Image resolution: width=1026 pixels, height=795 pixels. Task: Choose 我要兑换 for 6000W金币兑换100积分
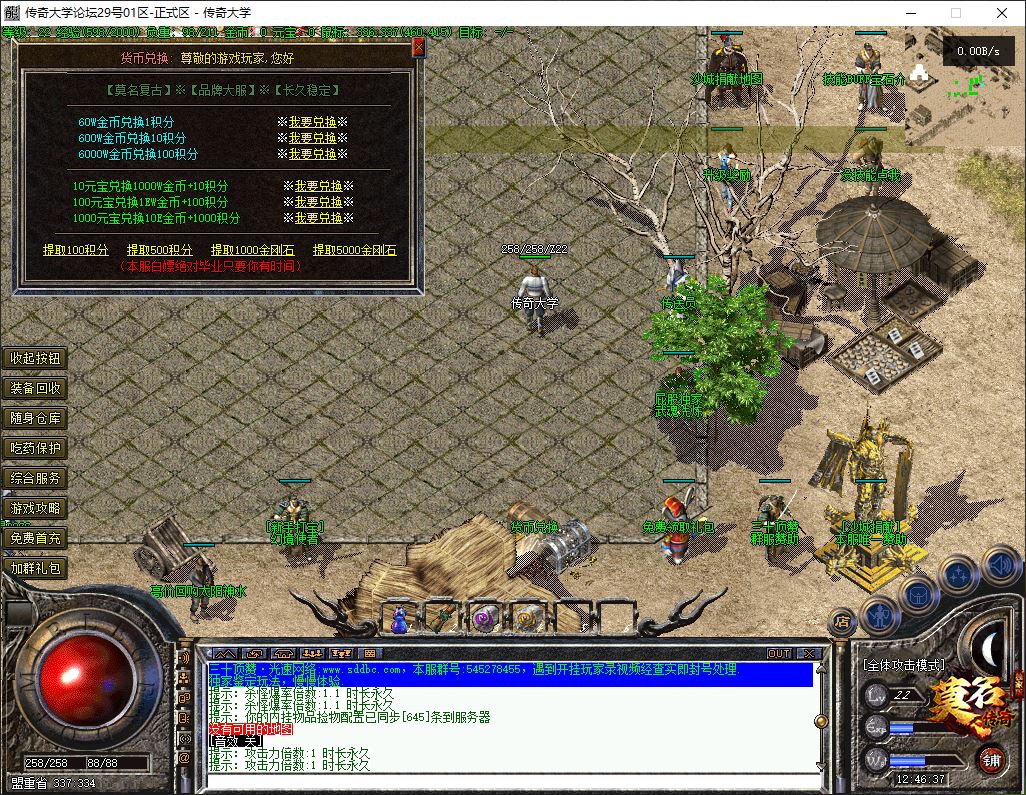(312, 154)
